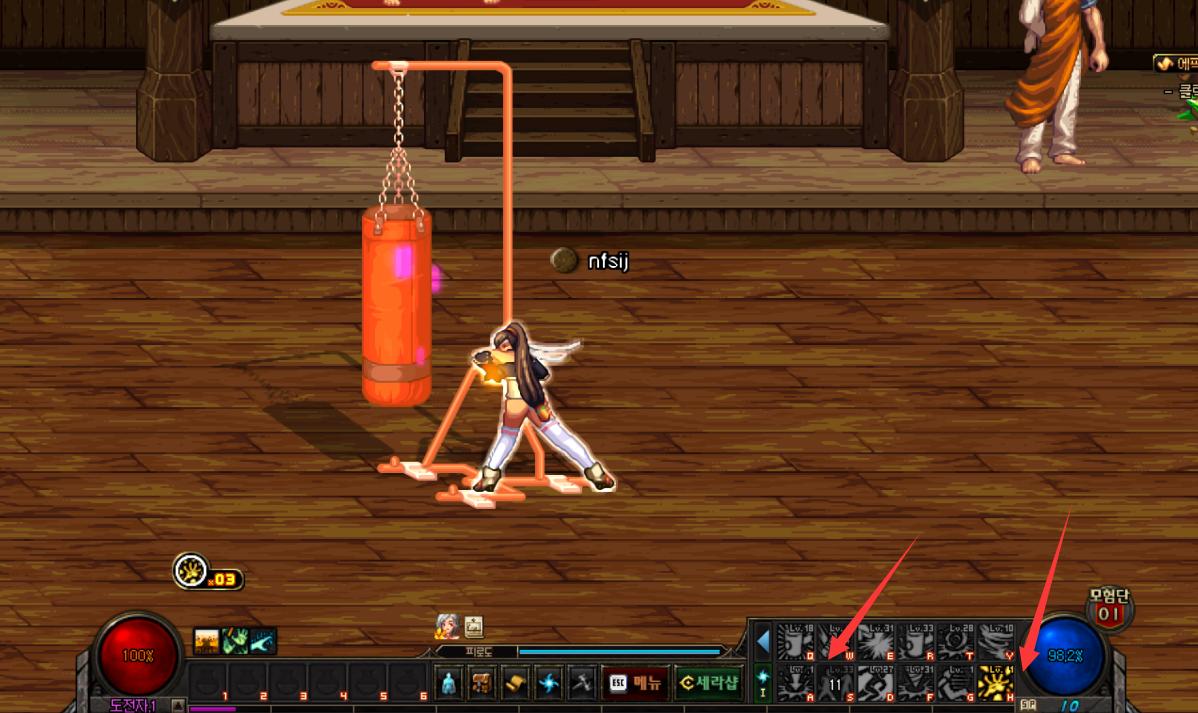The image size is (1198, 713).
Task: Click the yellow paw buff counter icon
Action: pyautogui.click(x=188, y=571)
